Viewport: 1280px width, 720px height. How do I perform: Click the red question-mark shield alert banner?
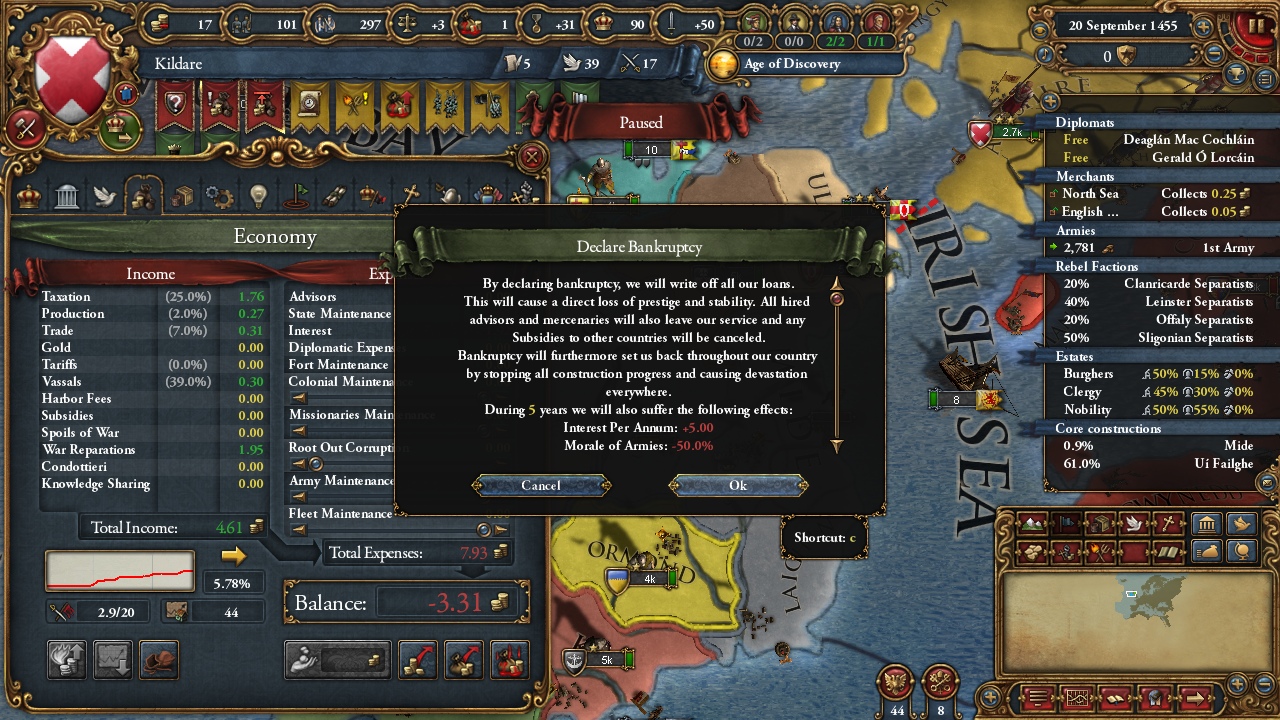(176, 105)
